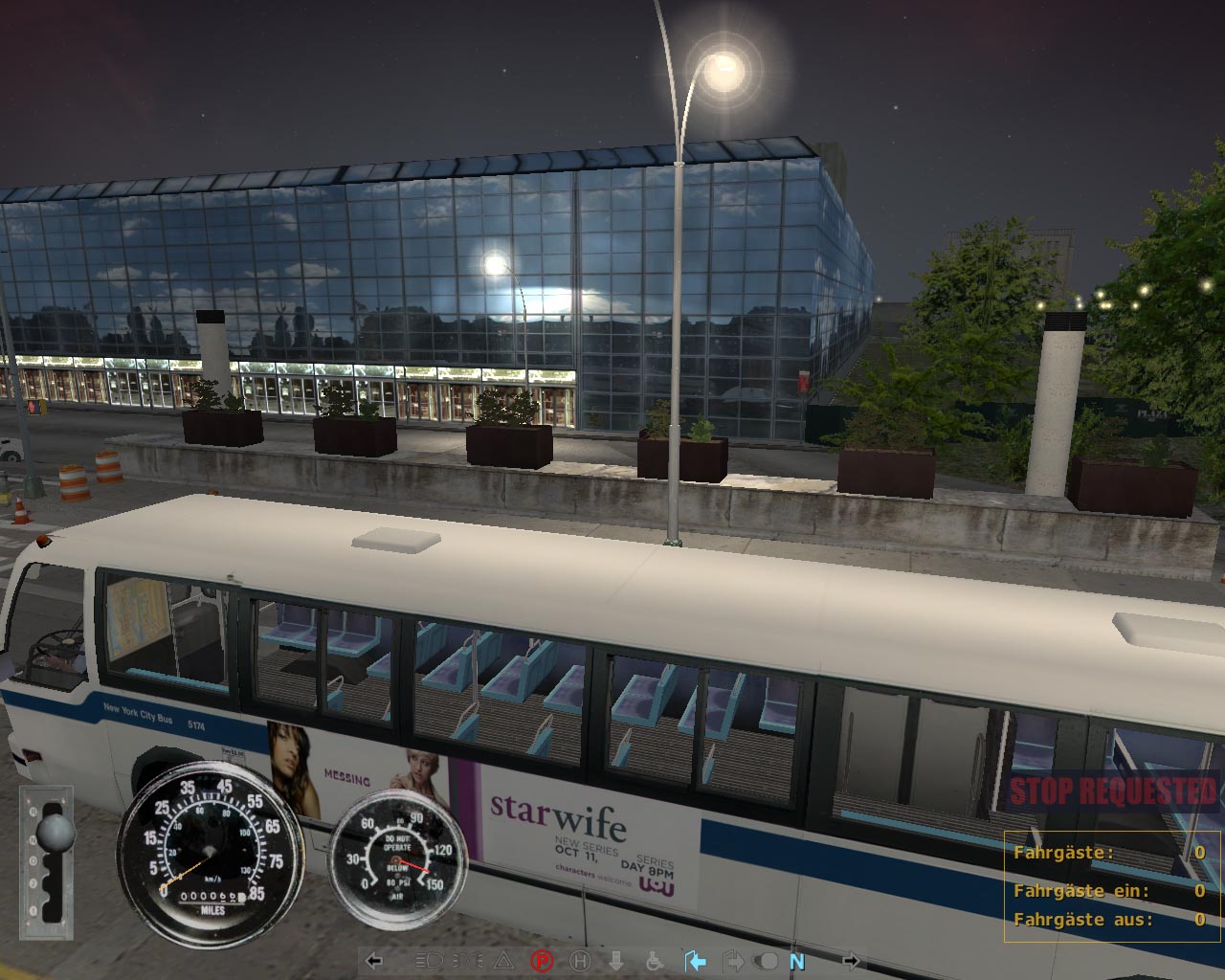This screenshot has height=980, width=1225.
Task: Click the gear shift lever knob
Action: pyautogui.click(x=55, y=833)
